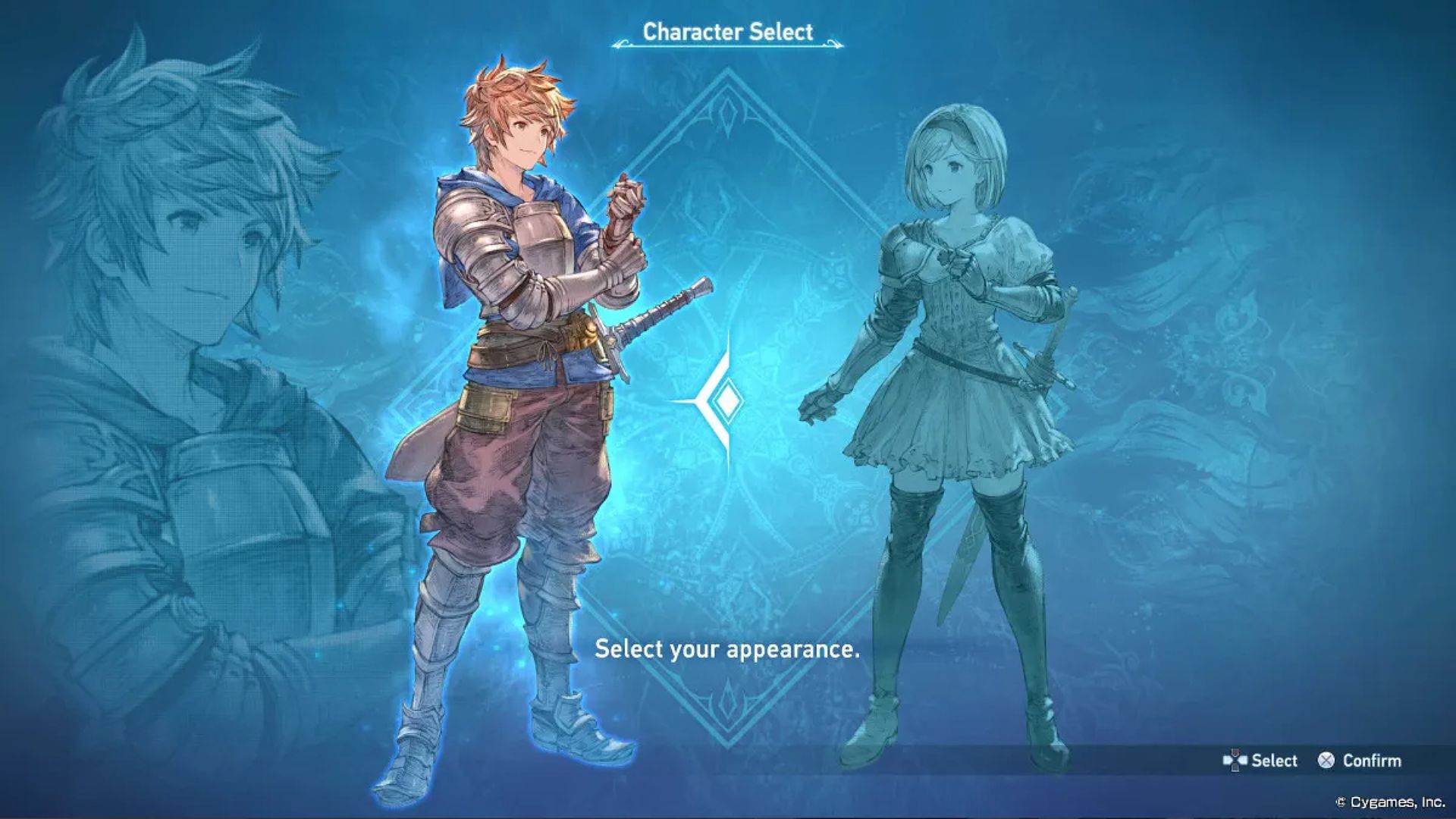Click the decorative flourish under Character Select title
This screenshot has width=1456, height=819.
[x=726, y=45]
